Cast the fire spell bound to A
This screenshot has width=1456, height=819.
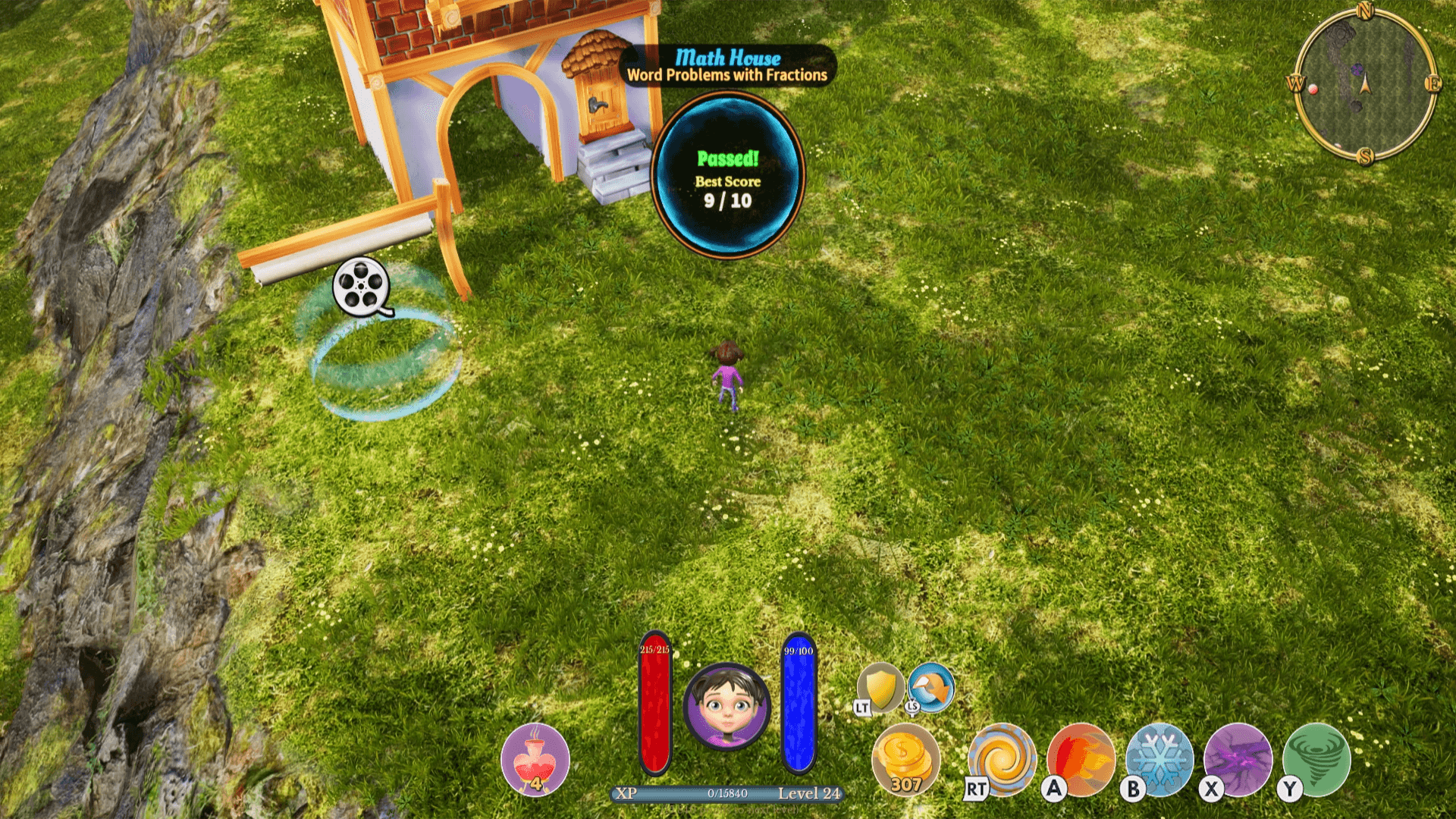click(1080, 759)
